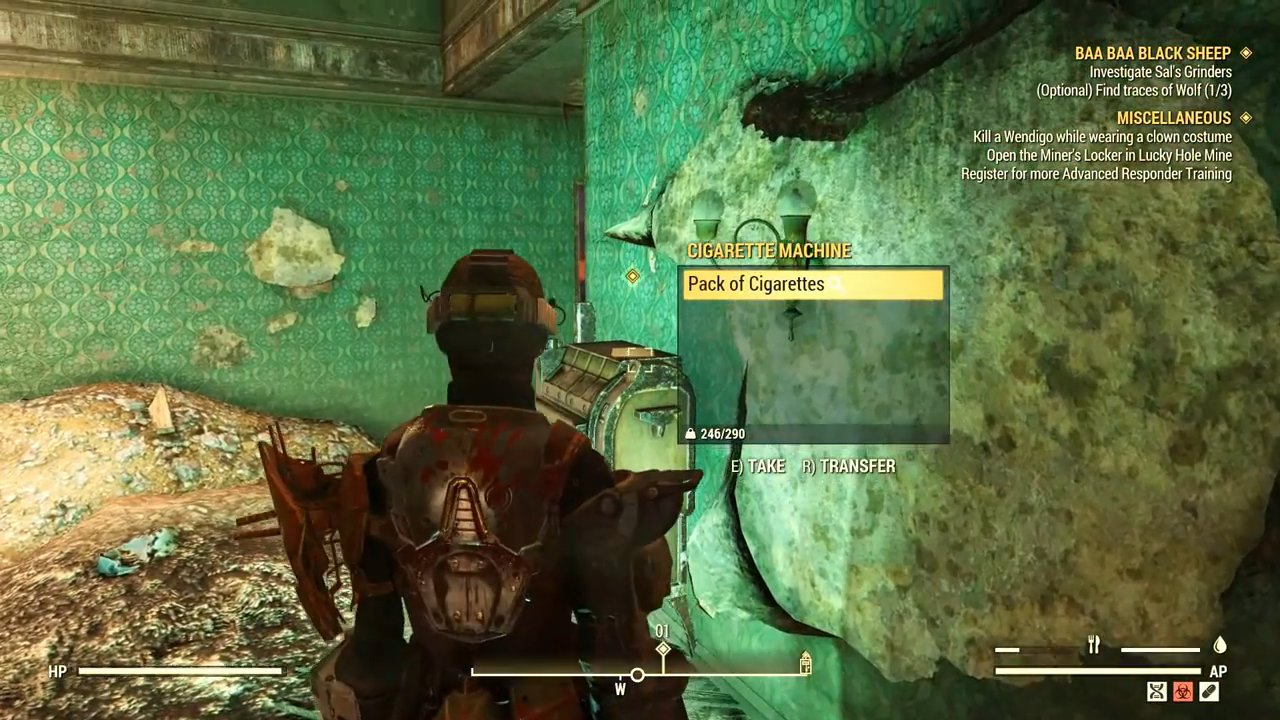Click the radiation status icon
This screenshot has width=1280, height=720.
(1157, 691)
